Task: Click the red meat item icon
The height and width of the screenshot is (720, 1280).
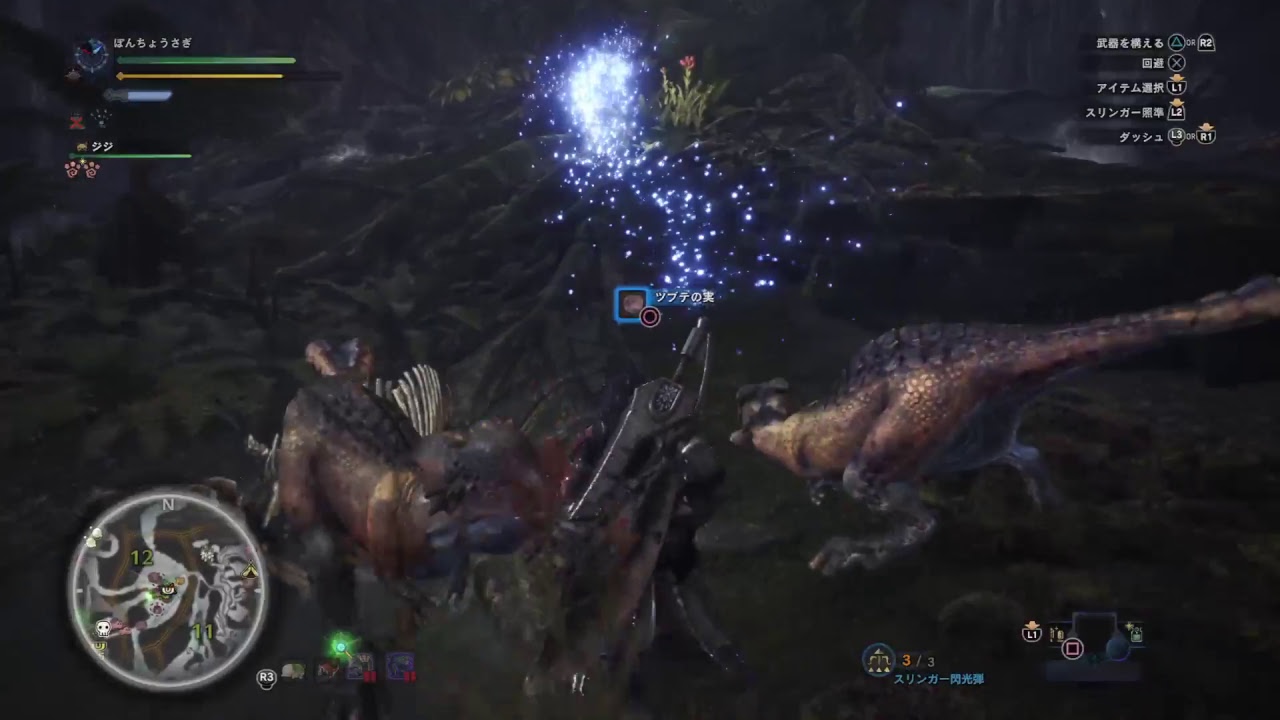Action: (x=327, y=668)
